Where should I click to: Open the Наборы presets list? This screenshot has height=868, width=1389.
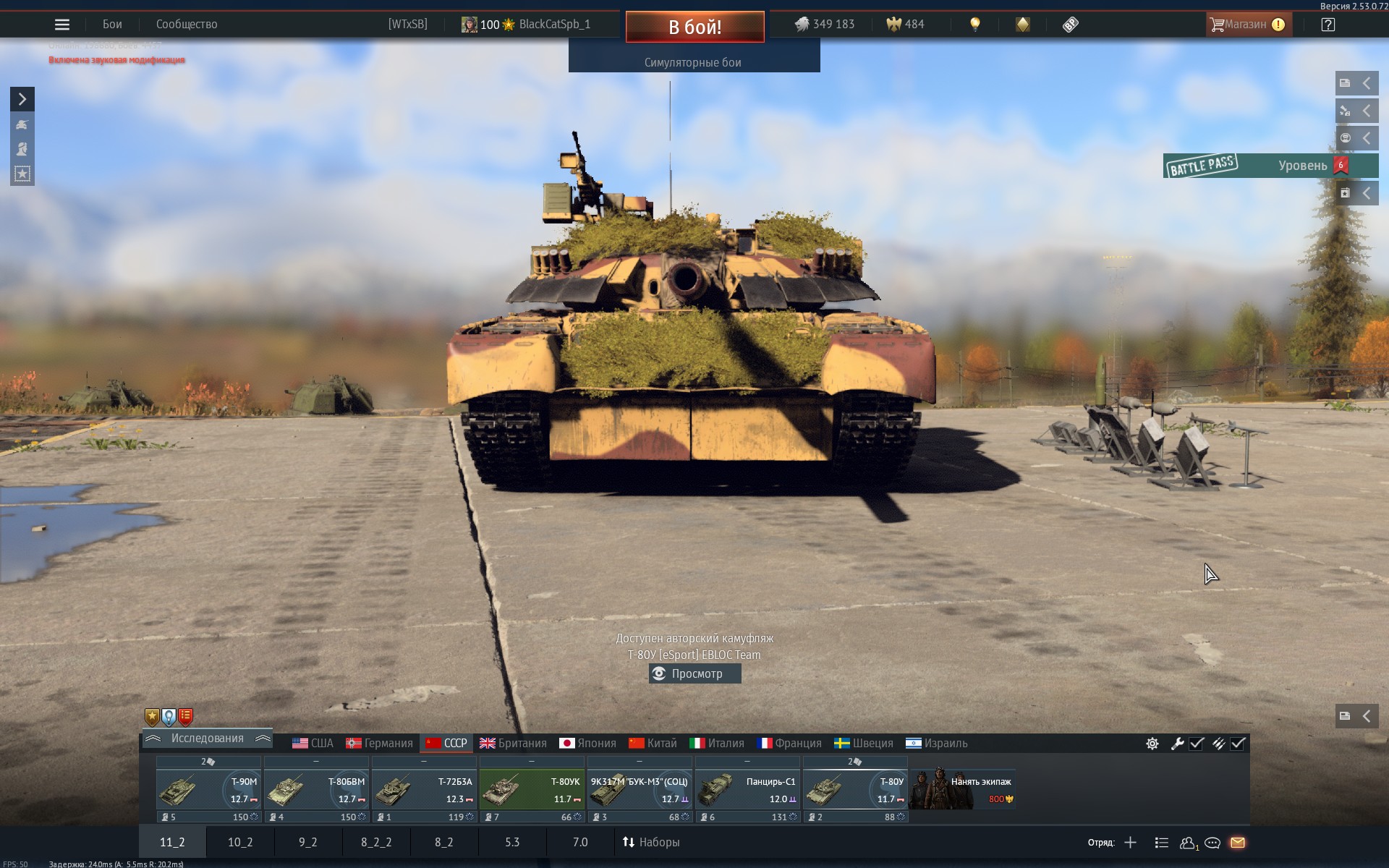pos(651,842)
